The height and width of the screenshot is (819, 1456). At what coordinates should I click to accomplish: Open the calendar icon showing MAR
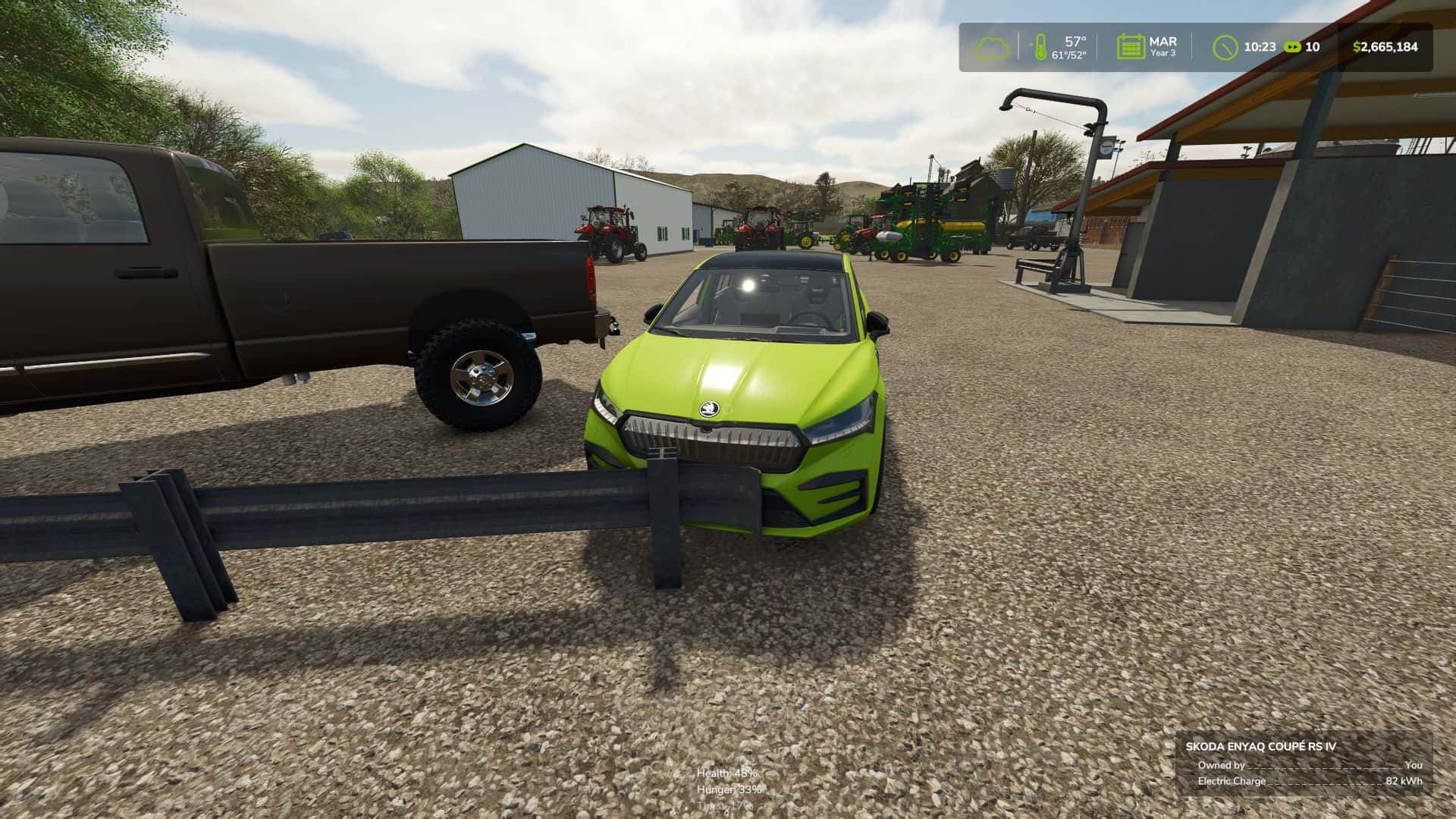pos(1130,47)
